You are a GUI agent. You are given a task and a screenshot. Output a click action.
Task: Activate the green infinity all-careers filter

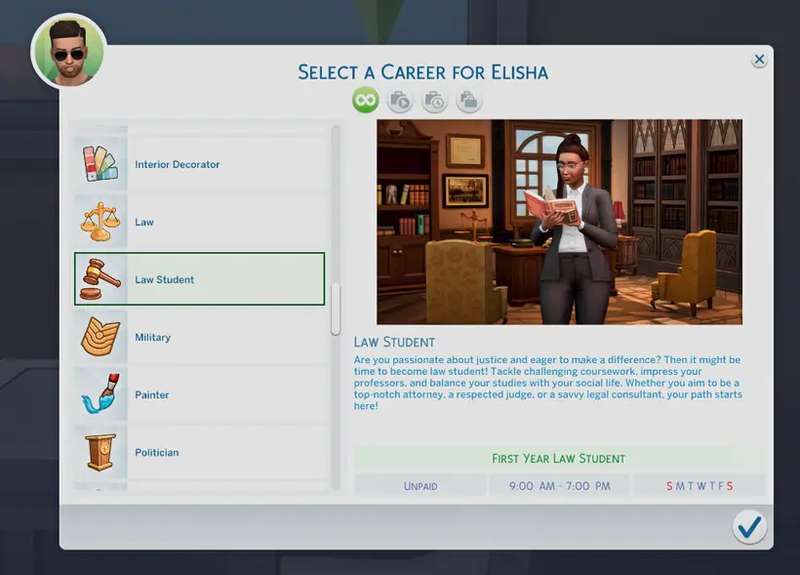click(365, 100)
